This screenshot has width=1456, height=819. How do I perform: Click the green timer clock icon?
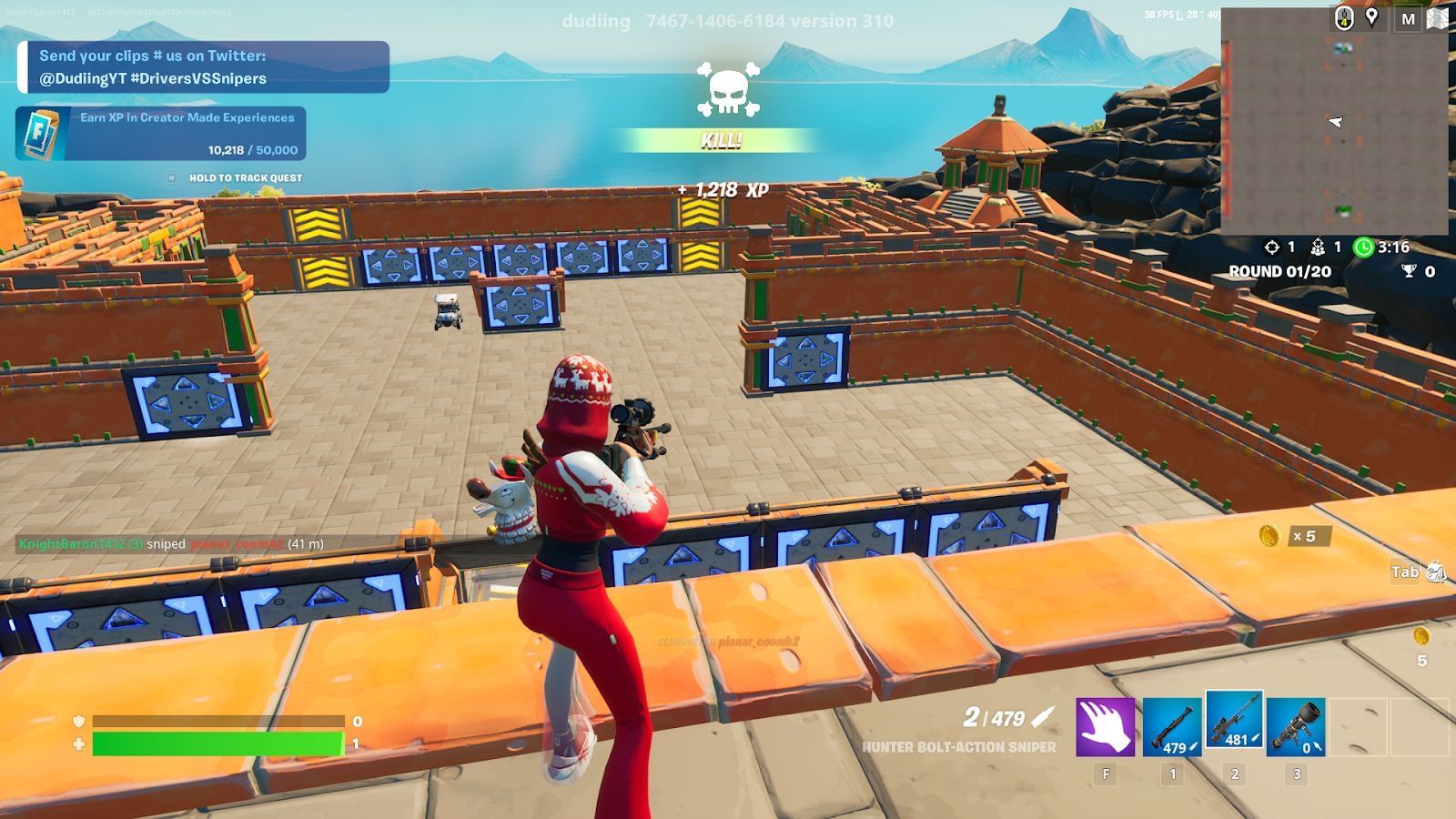coord(1362,247)
